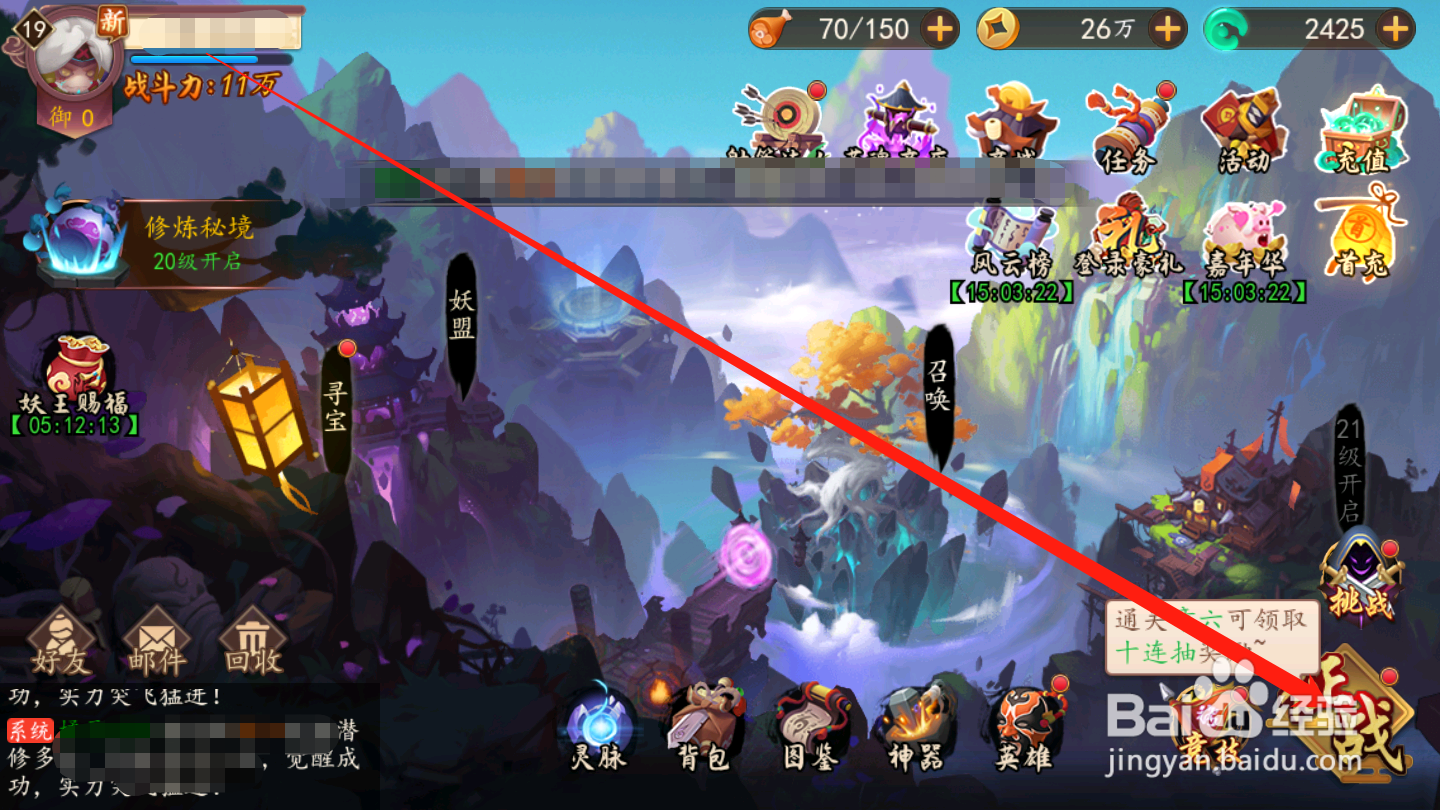The height and width of the screenshot is (810, 1440).
Task: Open the 灵脉 spirit vein panel
Action: [600, 730]
